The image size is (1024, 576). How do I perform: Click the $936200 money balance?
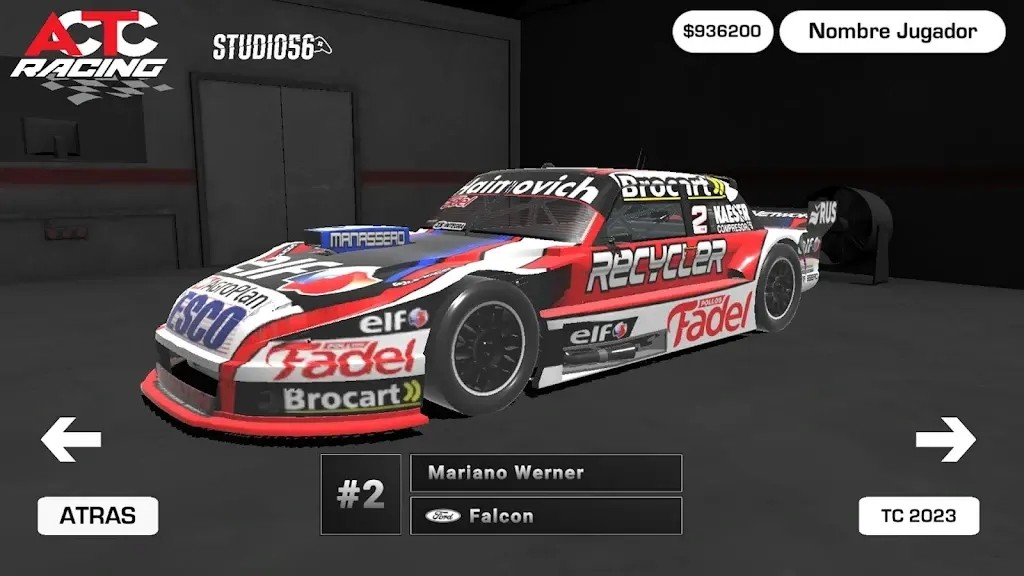coord(722,31)
